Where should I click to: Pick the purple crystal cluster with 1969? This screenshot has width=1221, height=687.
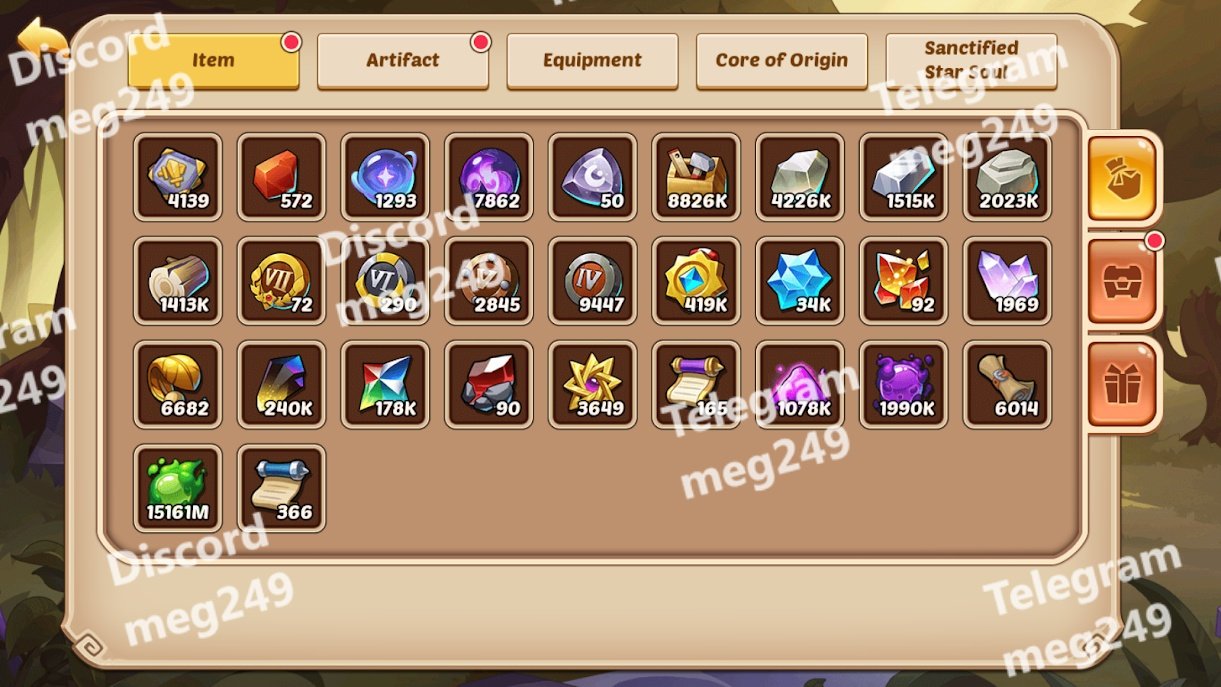coord(1007,281)
